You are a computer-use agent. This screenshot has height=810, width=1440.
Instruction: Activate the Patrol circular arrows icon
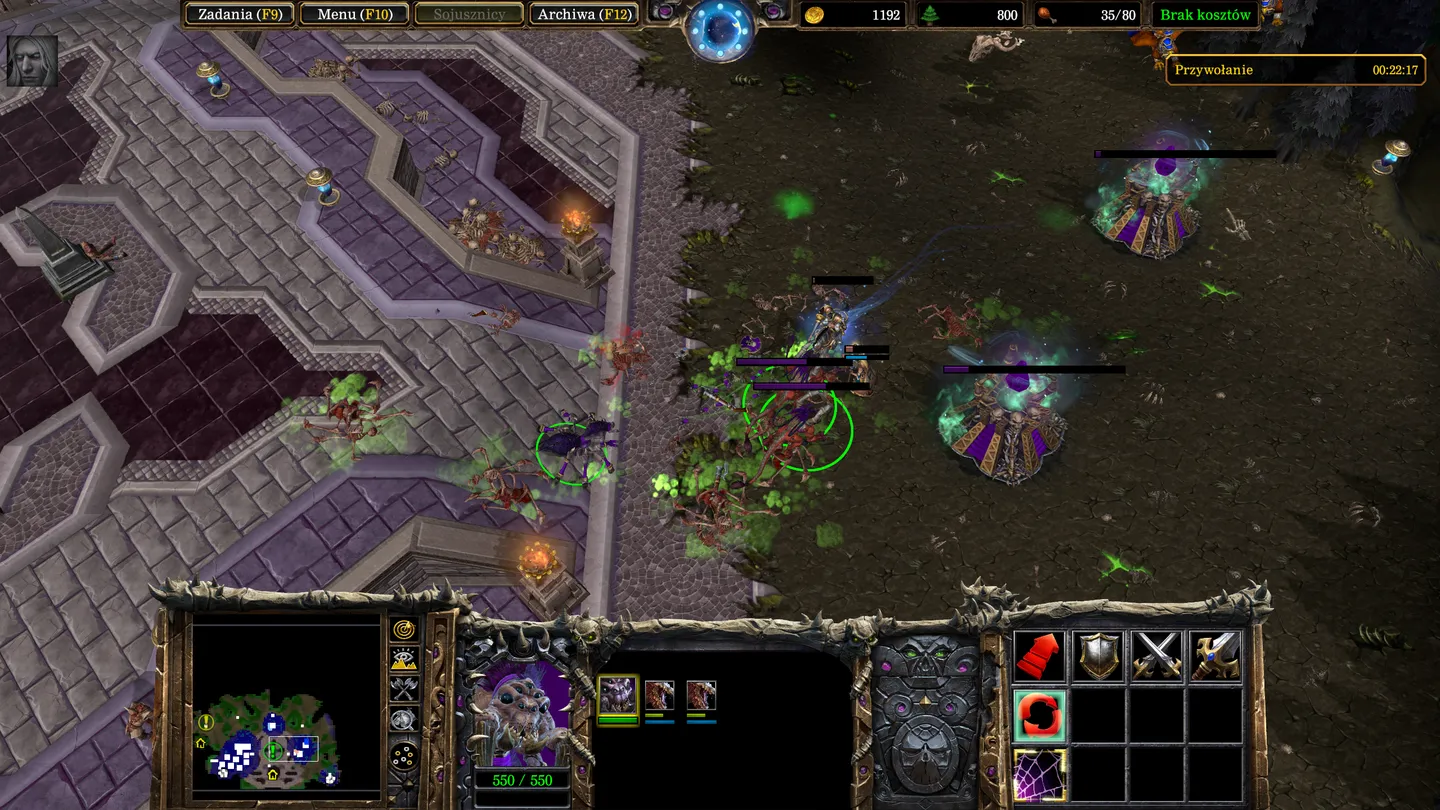[x=1038, y=715]
